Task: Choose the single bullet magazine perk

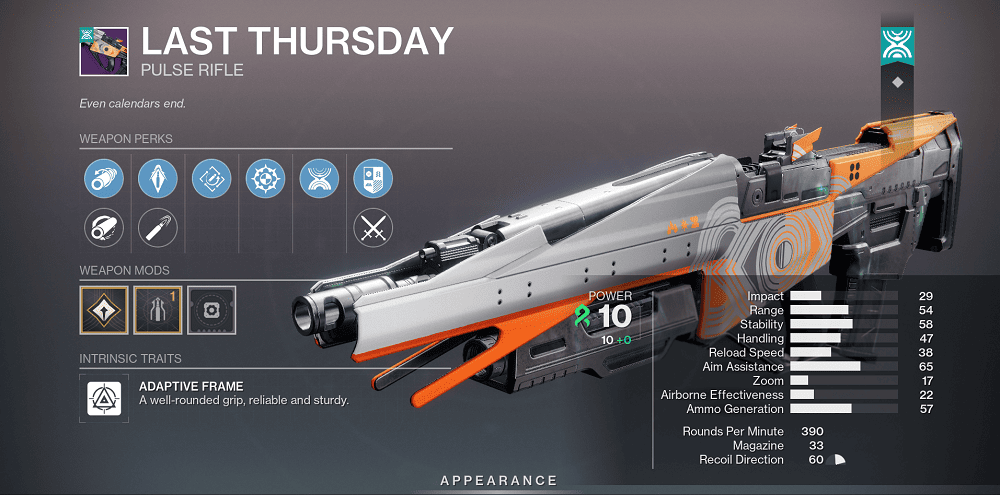Action: tap(157, 229)
